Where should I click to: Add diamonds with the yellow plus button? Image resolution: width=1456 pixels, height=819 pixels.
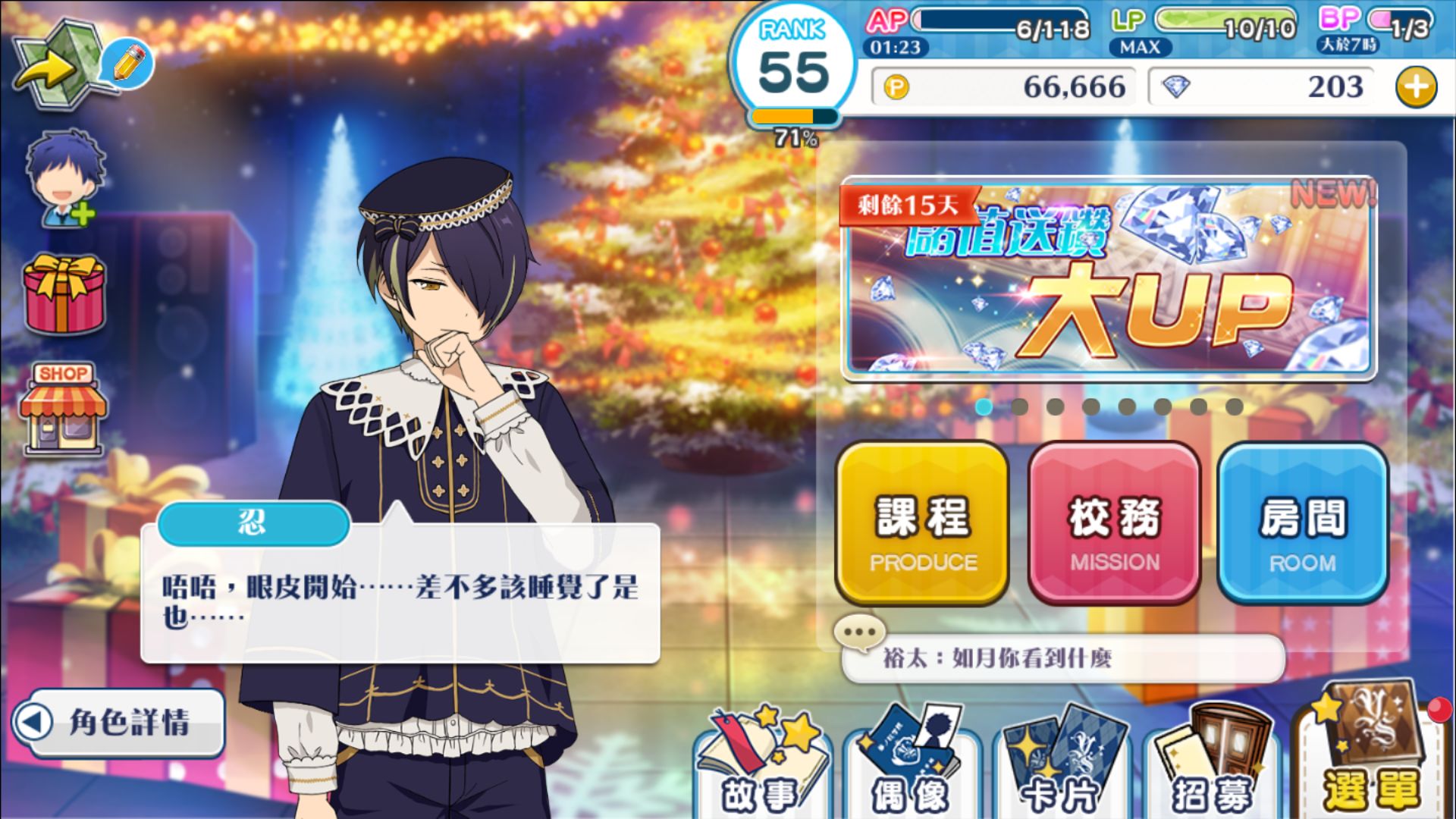(x=1416, y=87)
